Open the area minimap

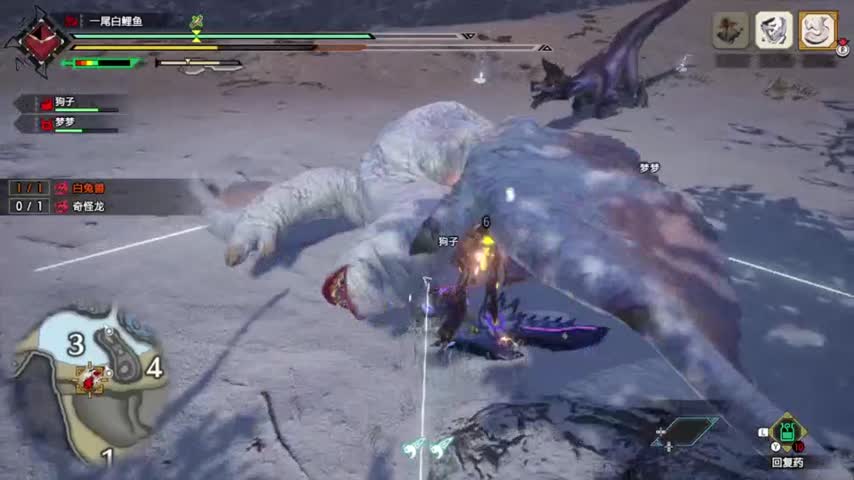88,378
